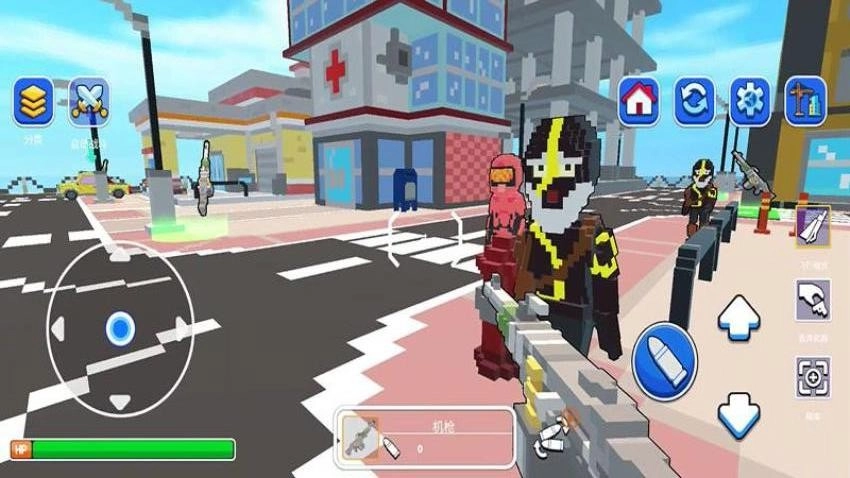This screenshot has height=478, width=850.
Task: Tap the upward arrow button
Action: [739, 316]
